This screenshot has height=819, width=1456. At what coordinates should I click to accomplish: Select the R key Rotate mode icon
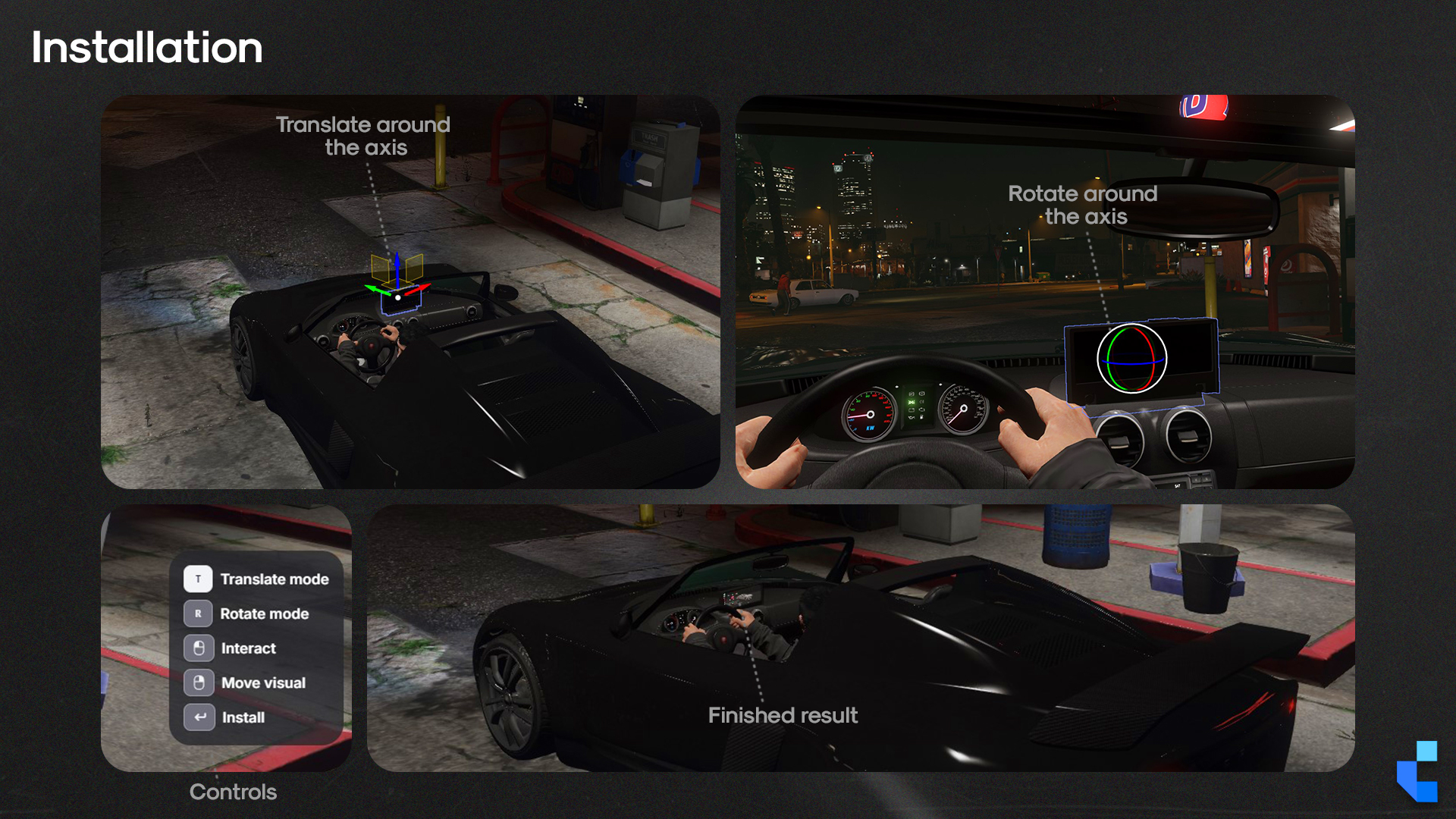tap(199, 613)
